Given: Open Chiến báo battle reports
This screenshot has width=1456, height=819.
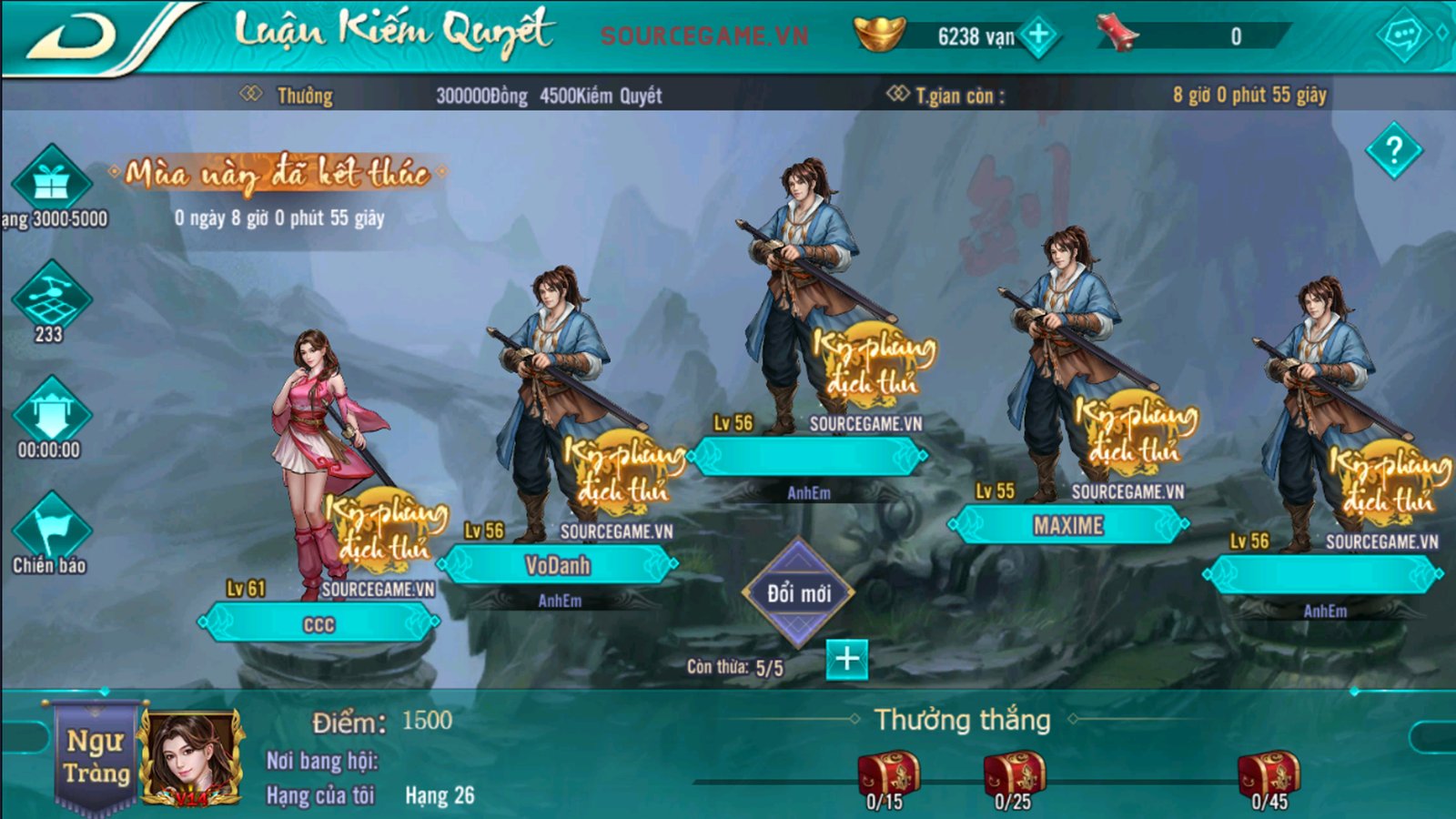Looking at the screenshot, I should coord(51,530).
